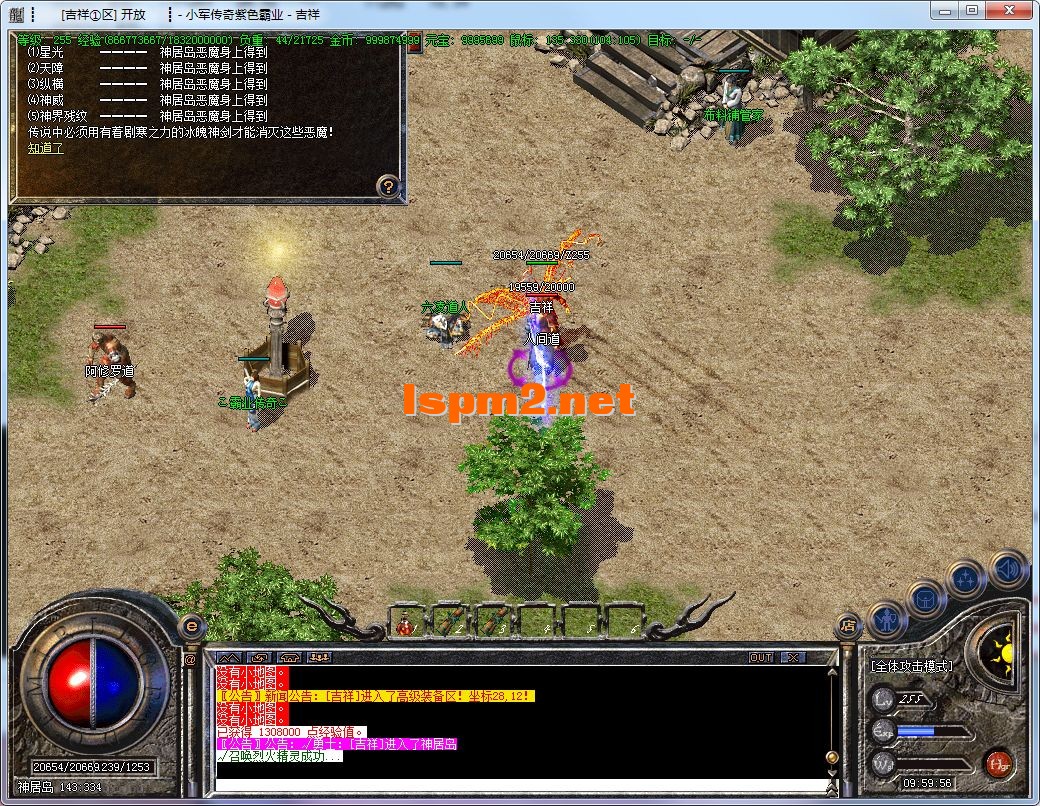Viewport: 1040px width, 806px height.
Task: Open the skills sparkle icon
Action: pos(967,579)
